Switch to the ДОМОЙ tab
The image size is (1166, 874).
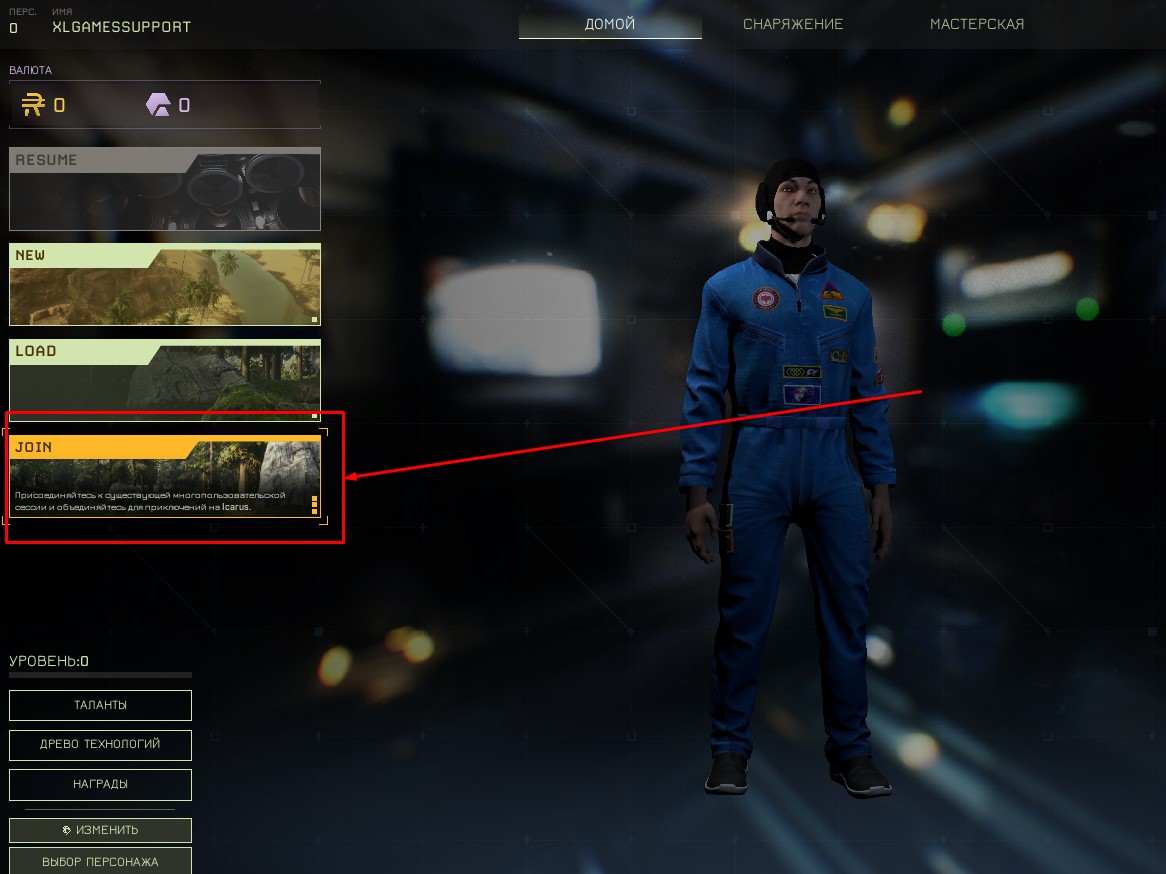point(610,24)
